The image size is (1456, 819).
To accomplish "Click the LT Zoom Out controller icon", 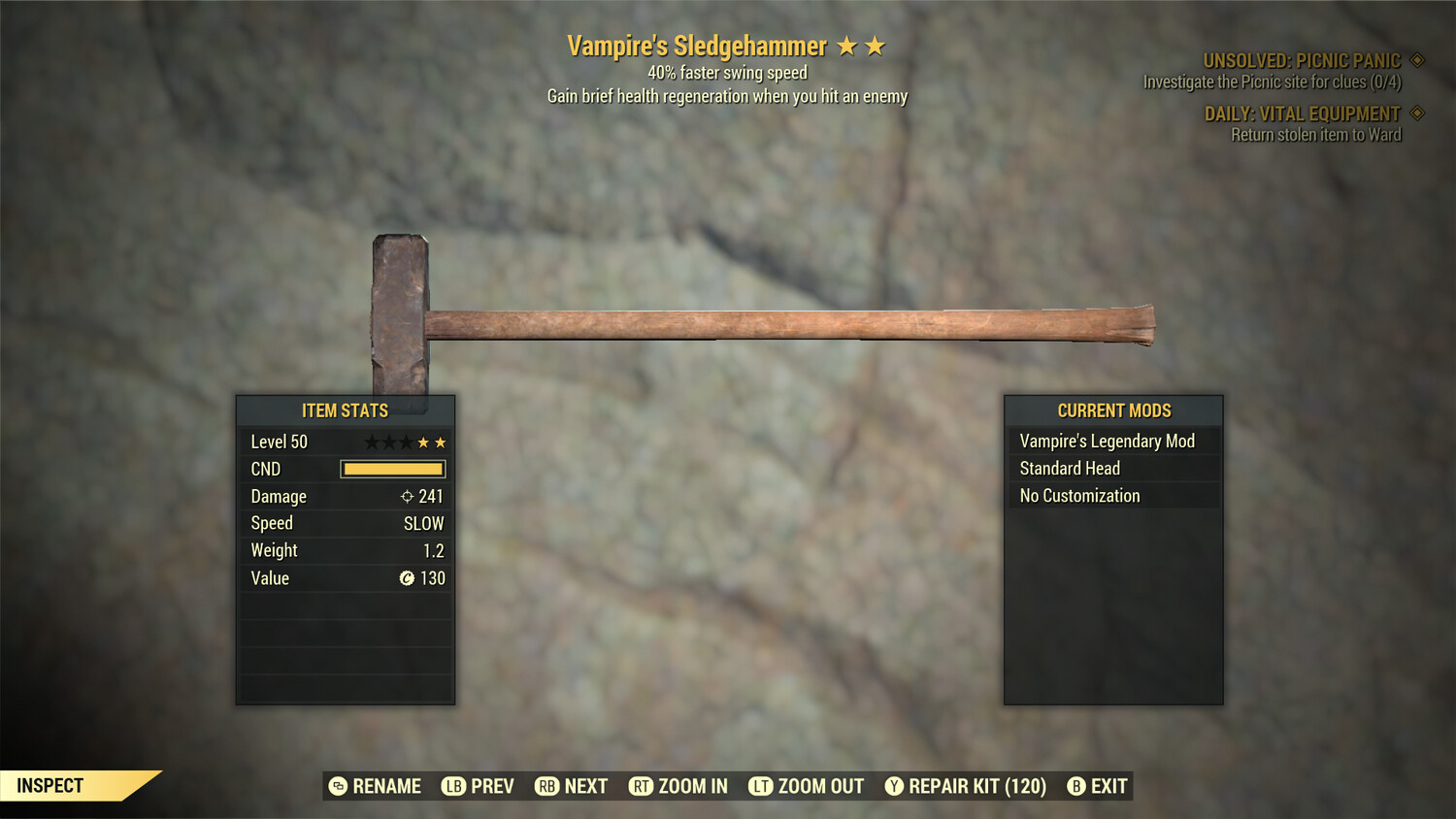I will coord(762,786).
